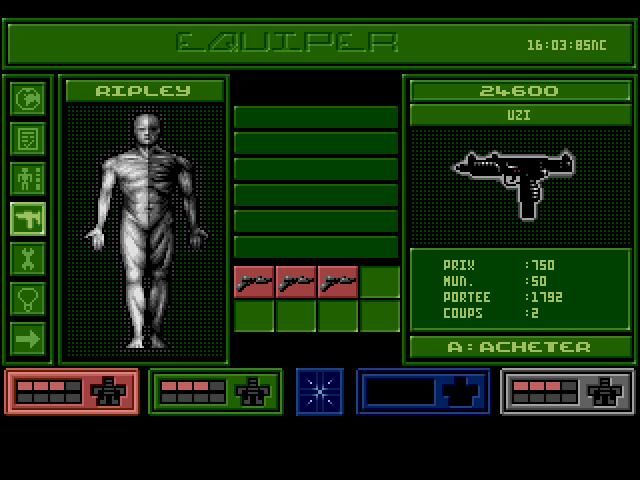This screenshot has height=480, width=640.
Task: Click the right arrow icon
Action: tap(28, 338)
